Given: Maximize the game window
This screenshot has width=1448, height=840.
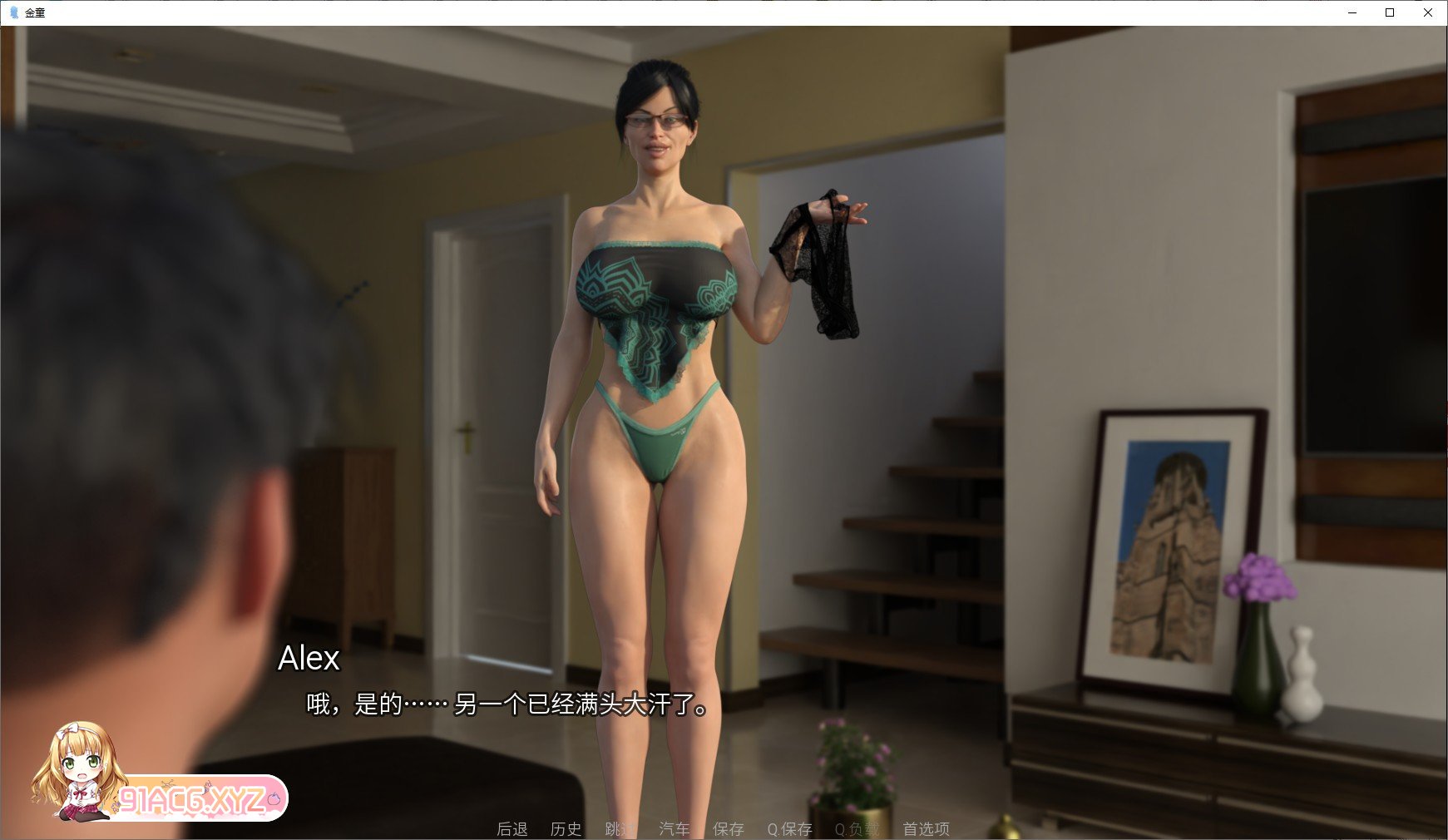Looking at the screenshot, I should 1389,13.
